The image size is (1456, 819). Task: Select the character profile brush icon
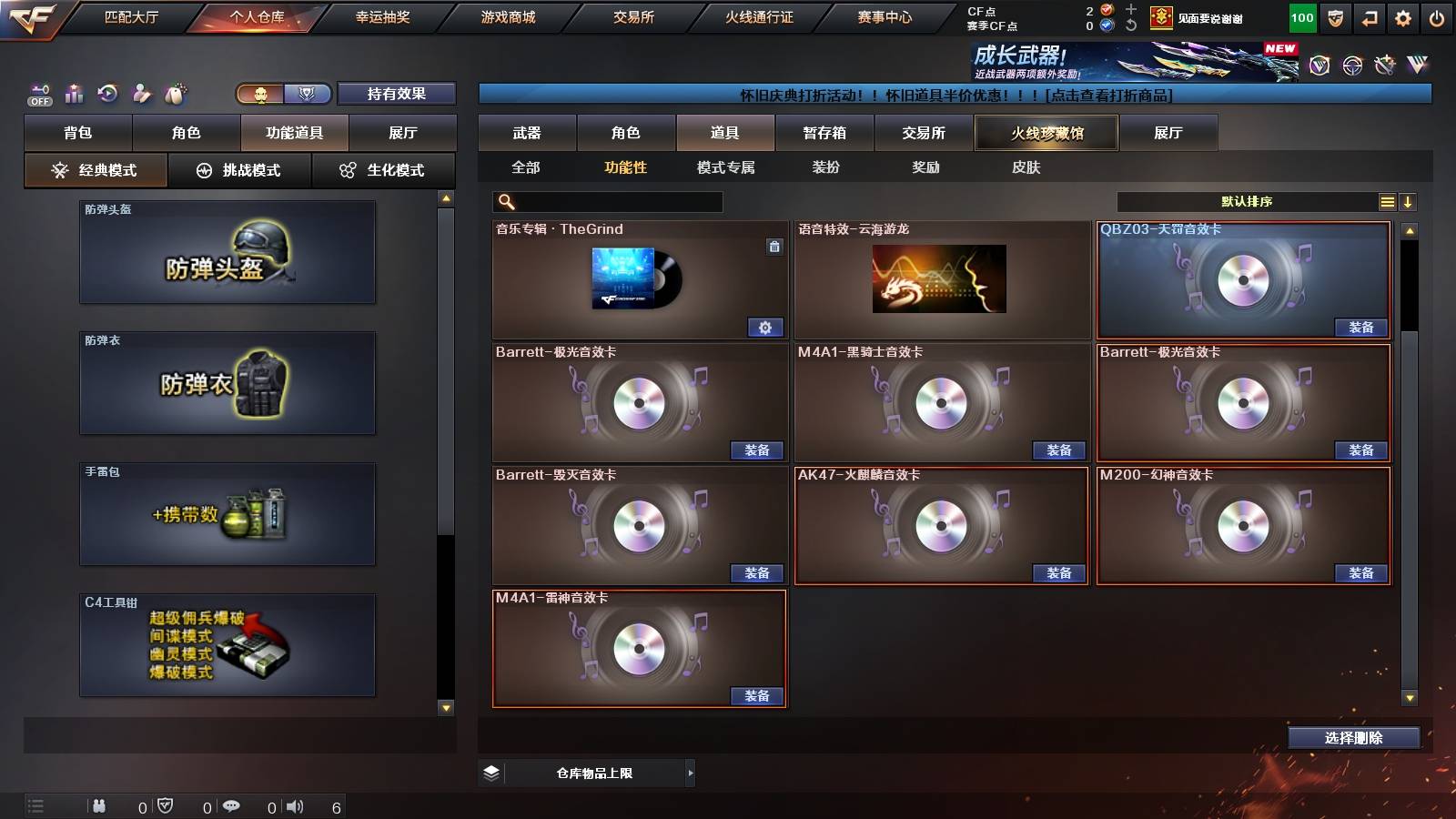142,94
